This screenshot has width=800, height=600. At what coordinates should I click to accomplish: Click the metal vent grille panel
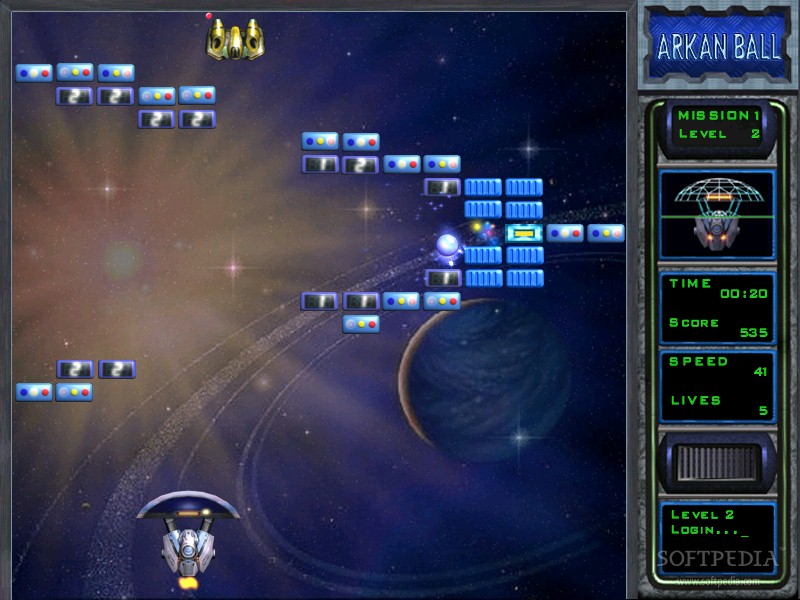[717, 464]
